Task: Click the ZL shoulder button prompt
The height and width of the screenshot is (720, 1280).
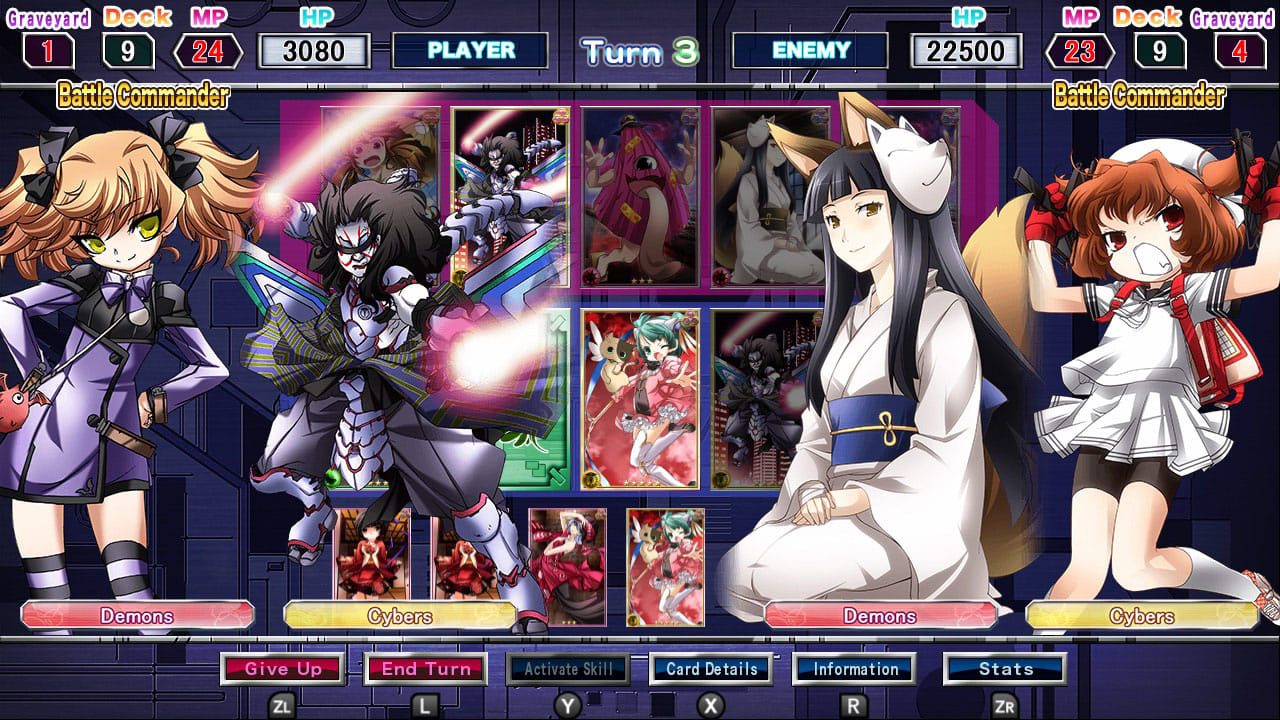Action: 283,703
